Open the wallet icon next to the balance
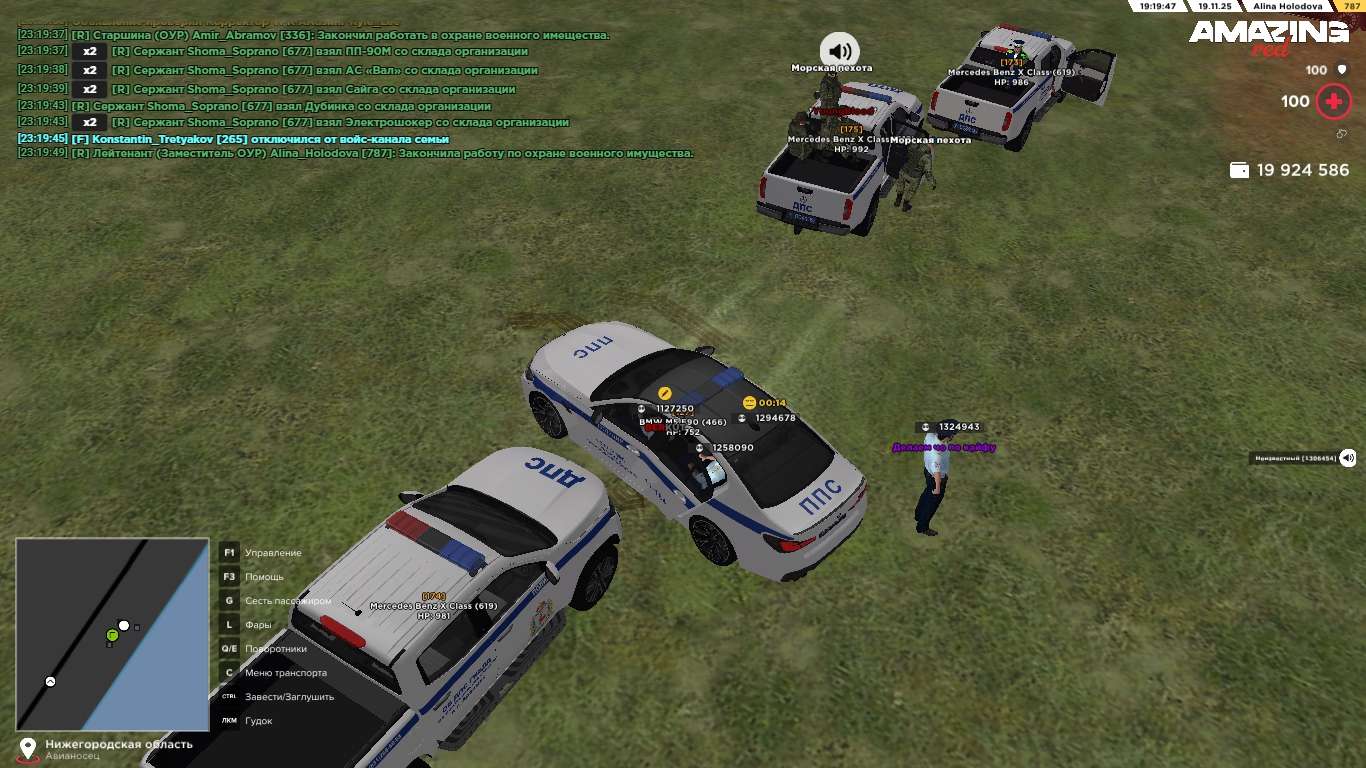 (1239, 170)
